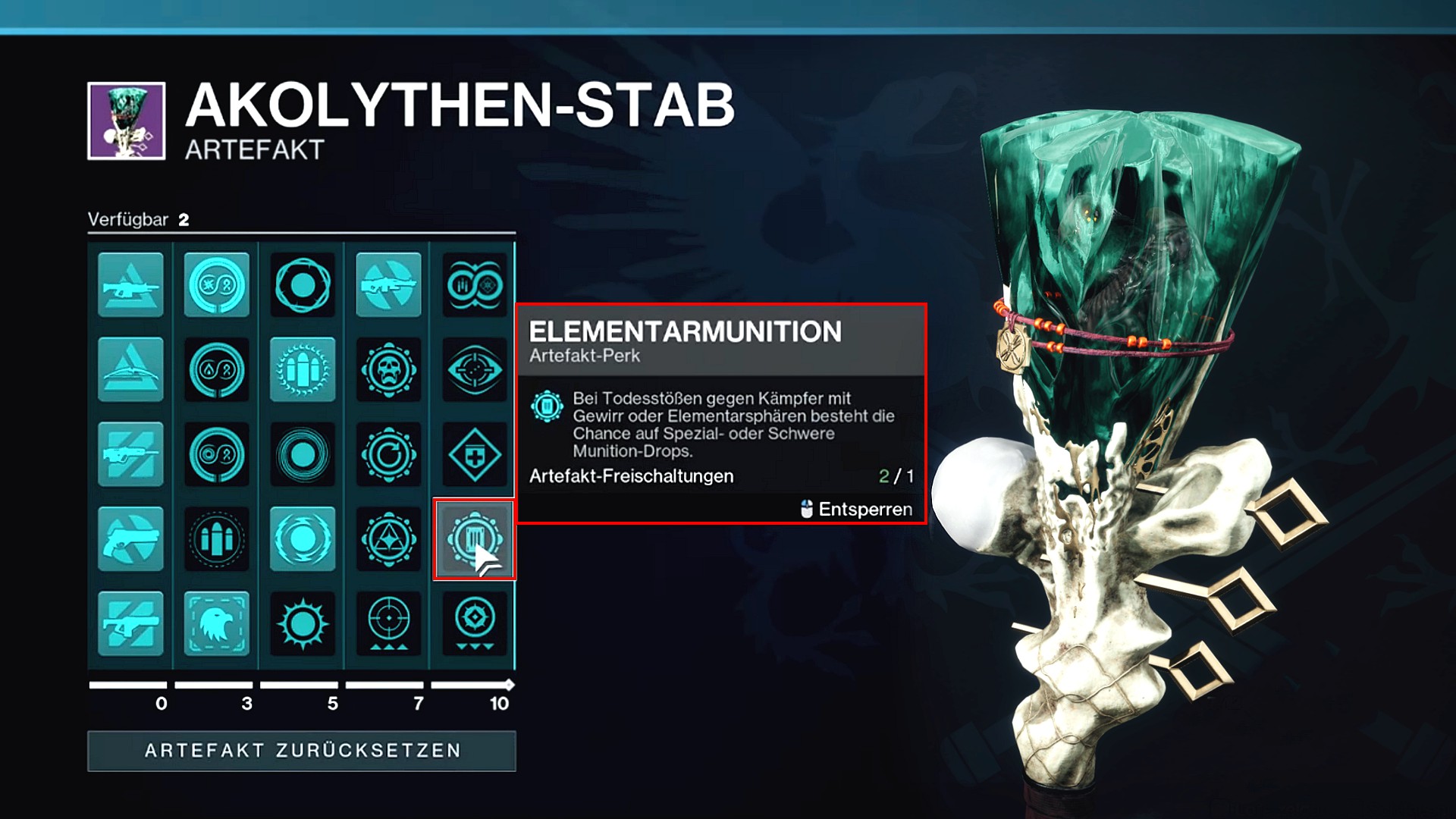Viewport: 1456px width, 819px height.
Task: Choose the eagle head perk
Action: 216,623
